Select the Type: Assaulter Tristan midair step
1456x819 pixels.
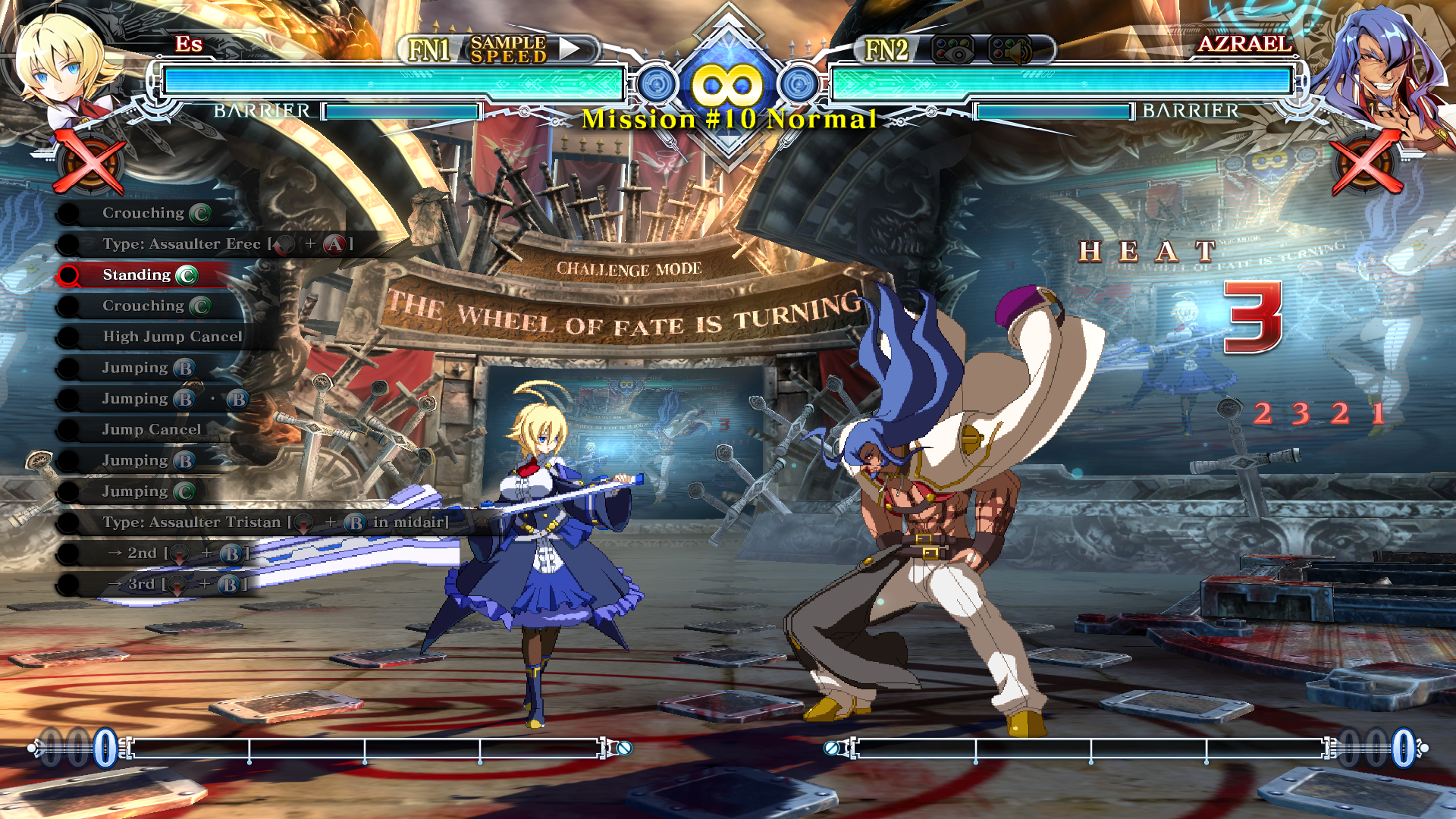tap(275, 522)
